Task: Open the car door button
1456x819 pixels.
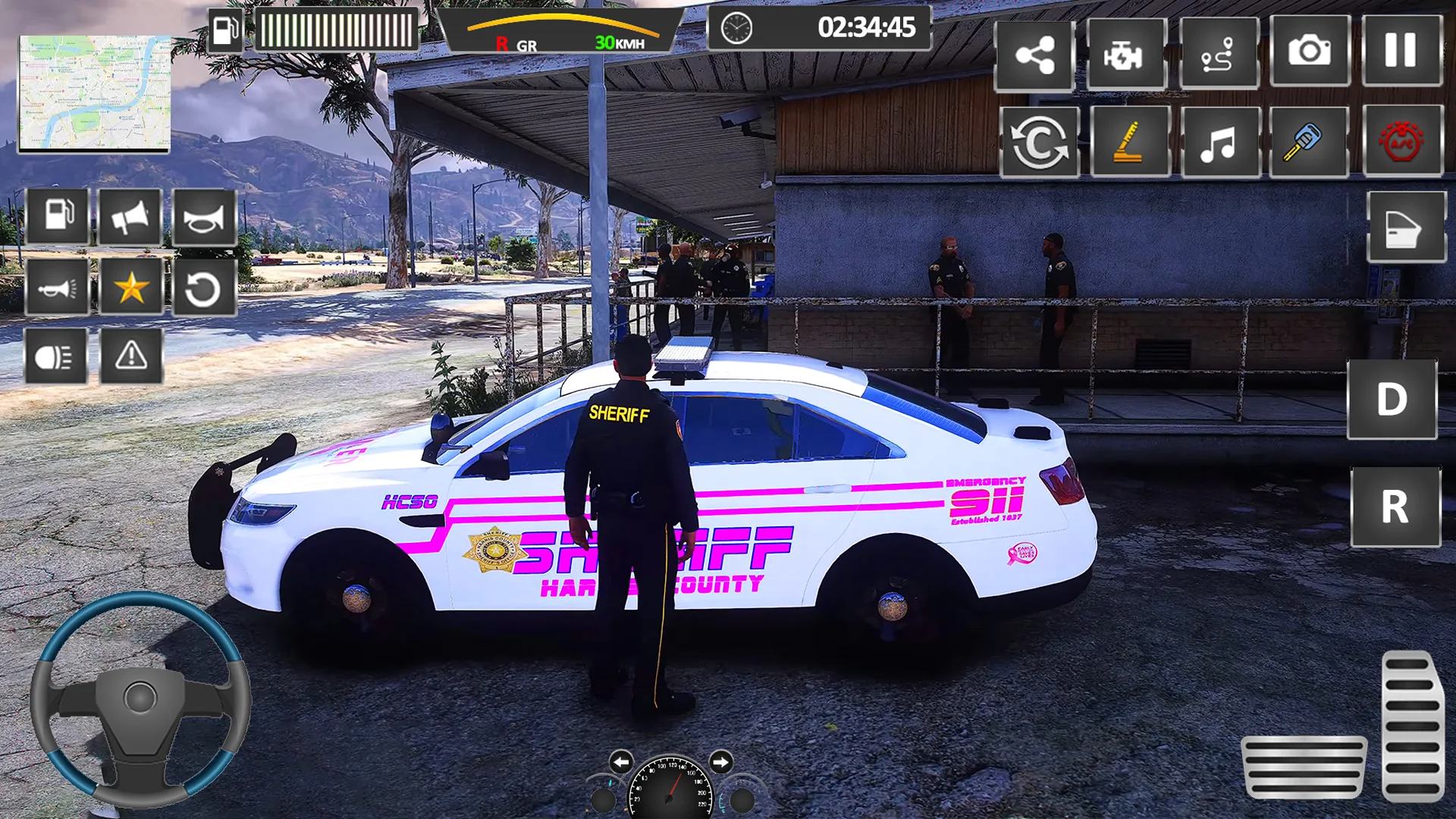Action: [1405, 227]
